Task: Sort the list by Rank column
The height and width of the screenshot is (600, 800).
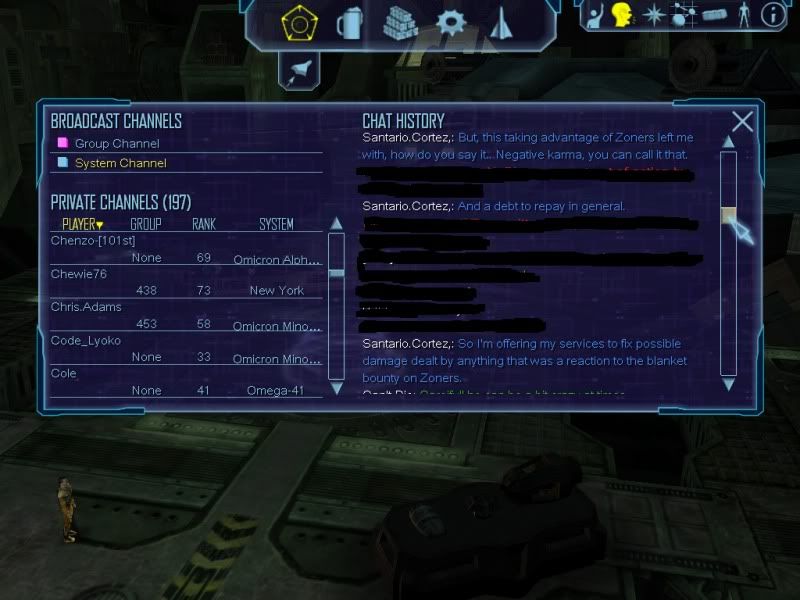Action: tap(204, 224)
